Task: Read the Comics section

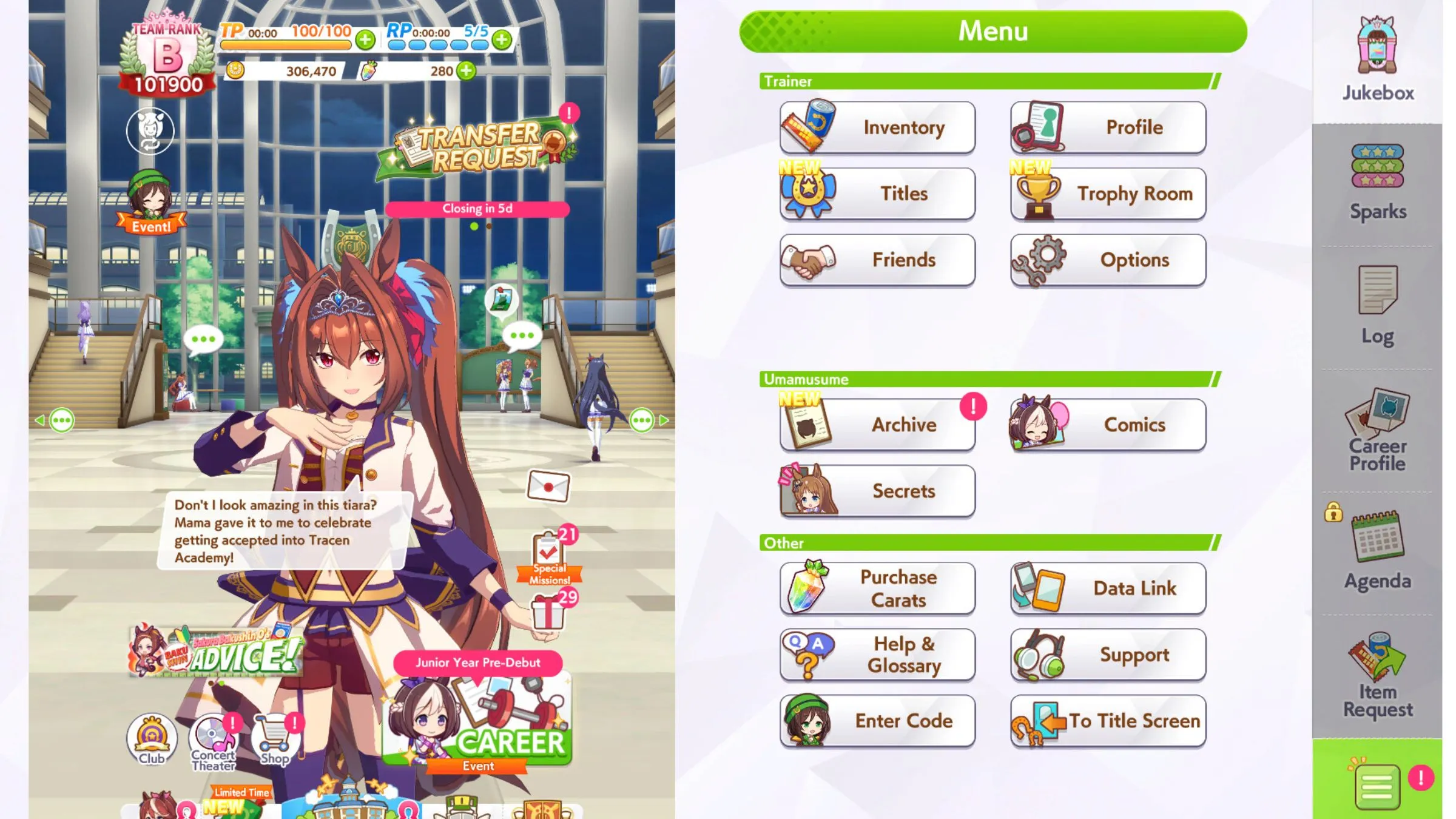Action: click(x=1108, y=425)
